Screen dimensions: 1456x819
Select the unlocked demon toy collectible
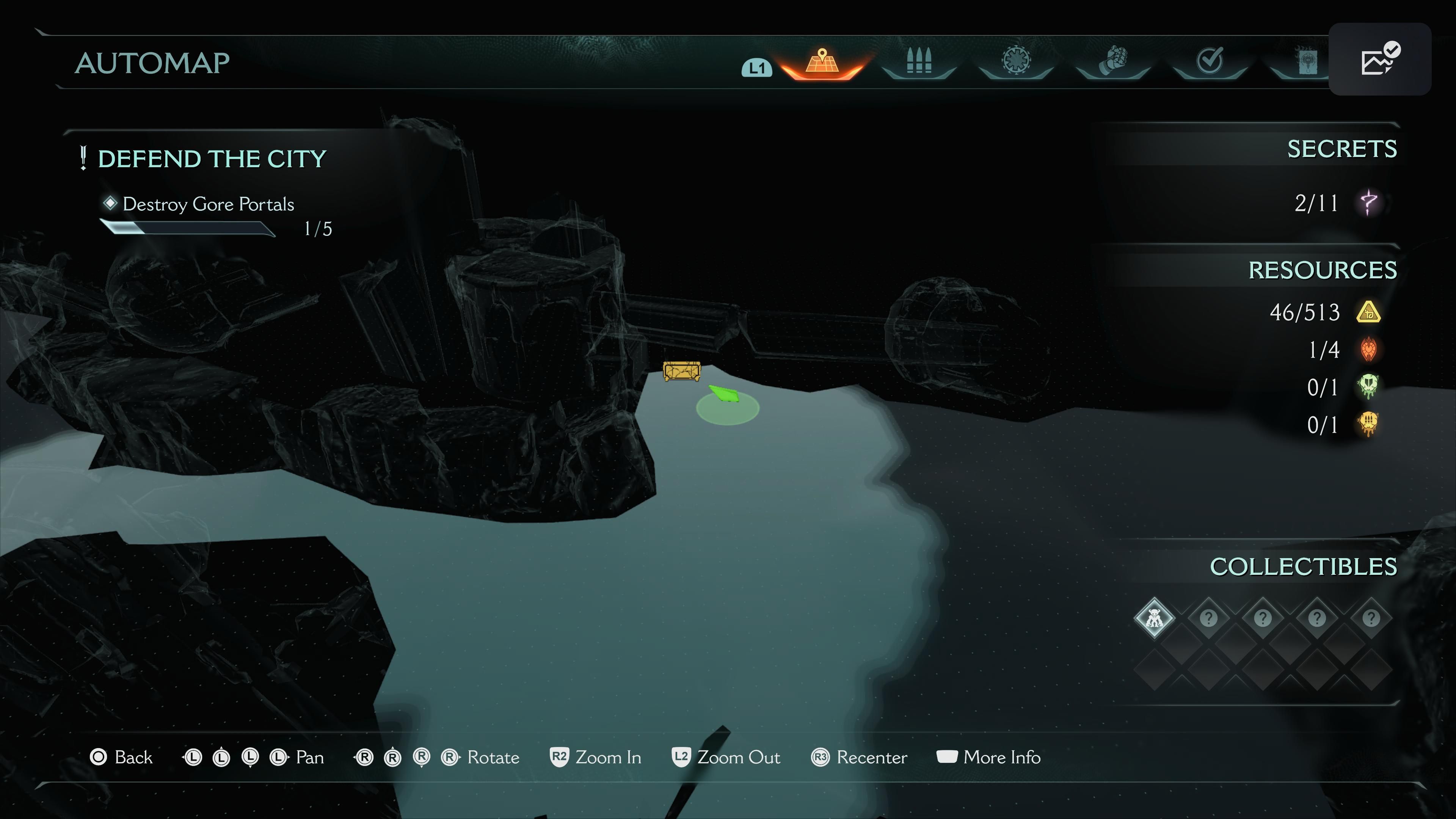pyautogui.click(x=1154, y=618)
